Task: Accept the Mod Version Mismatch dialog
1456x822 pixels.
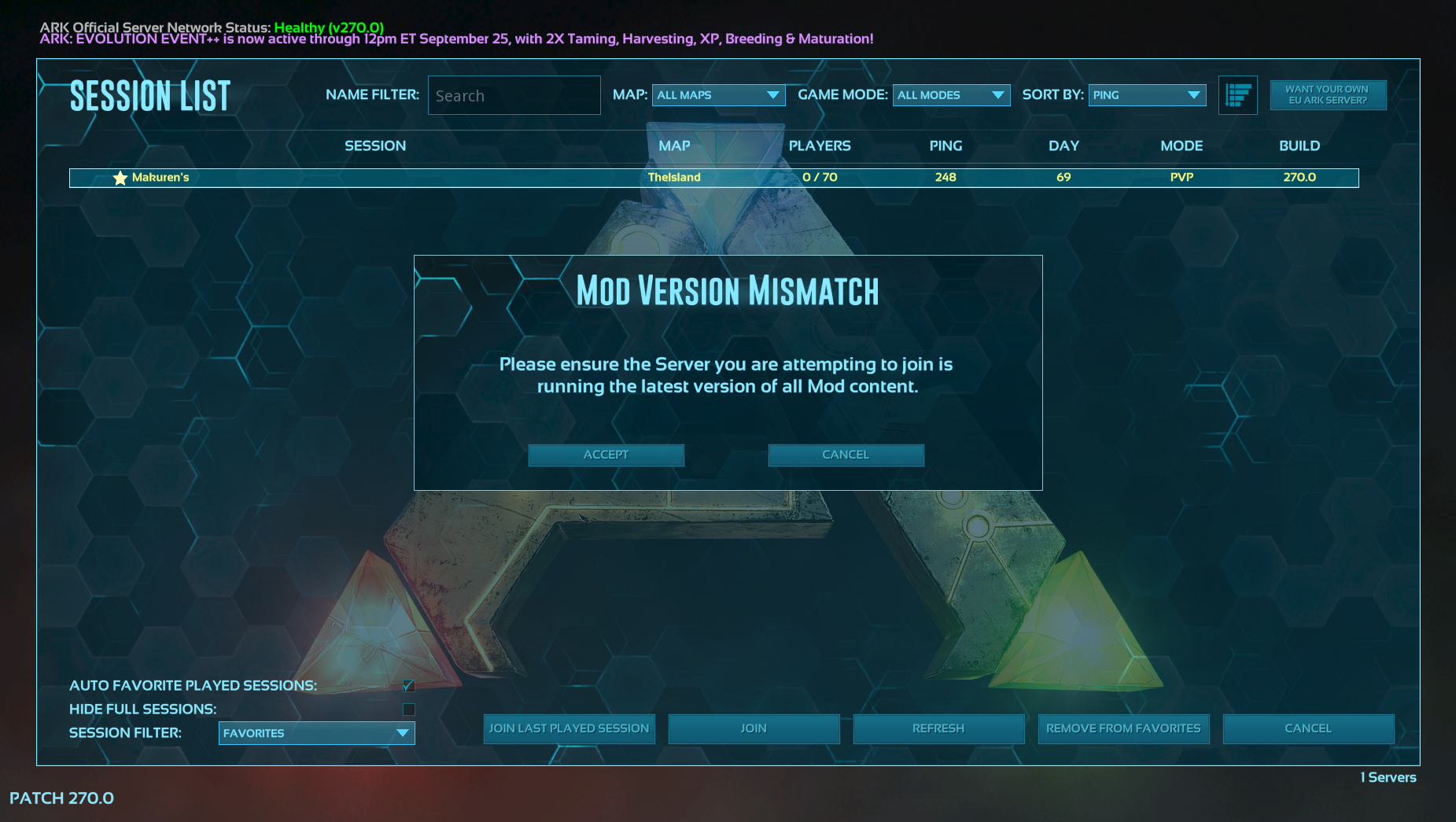Action: tap(606, 455)
